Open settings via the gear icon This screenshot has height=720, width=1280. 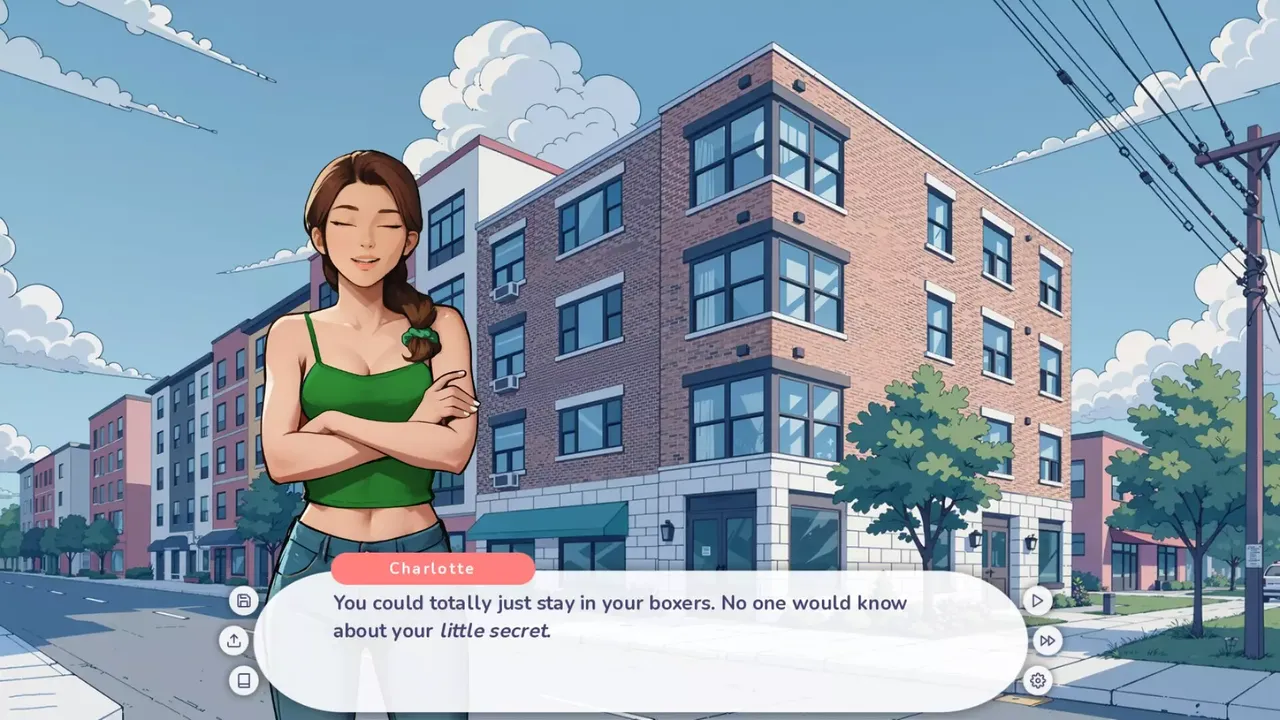[1038, 681]
